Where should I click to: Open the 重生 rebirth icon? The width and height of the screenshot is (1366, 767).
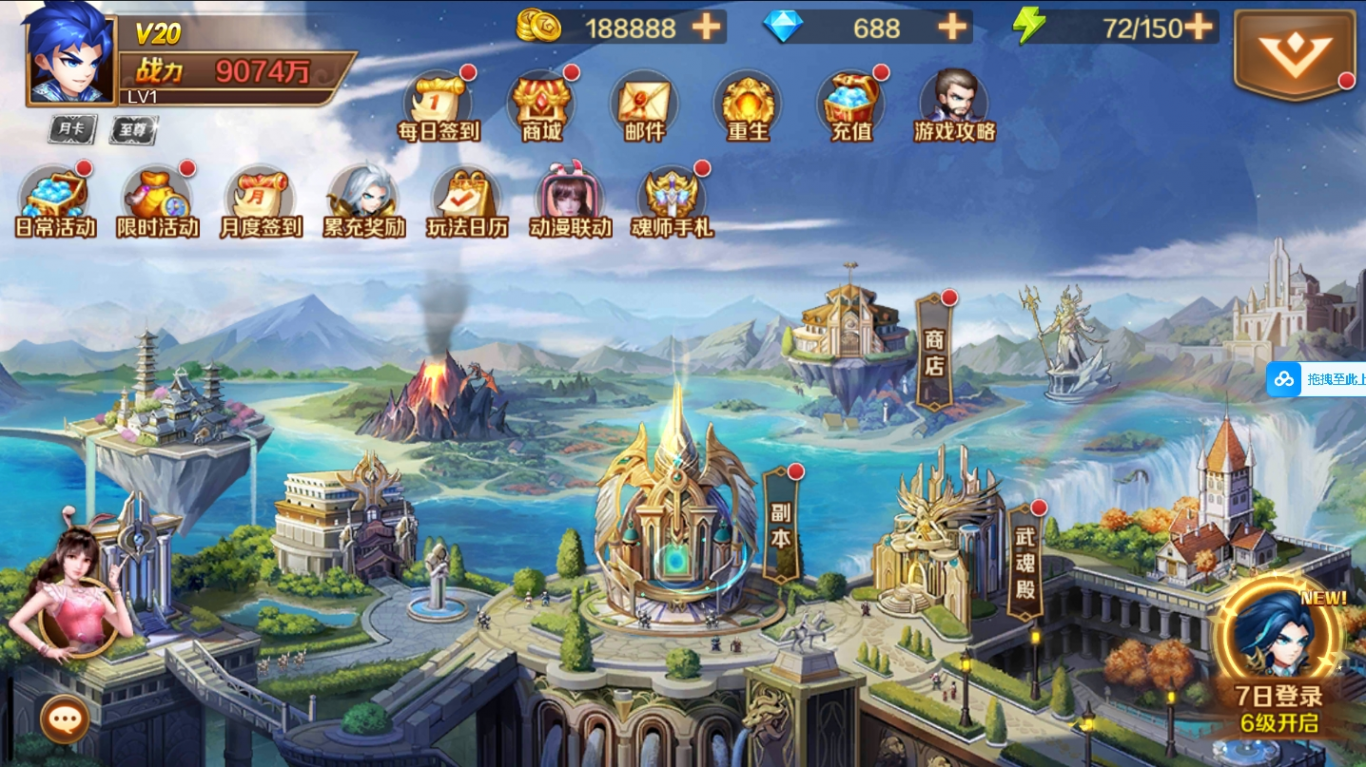point(748,102)
